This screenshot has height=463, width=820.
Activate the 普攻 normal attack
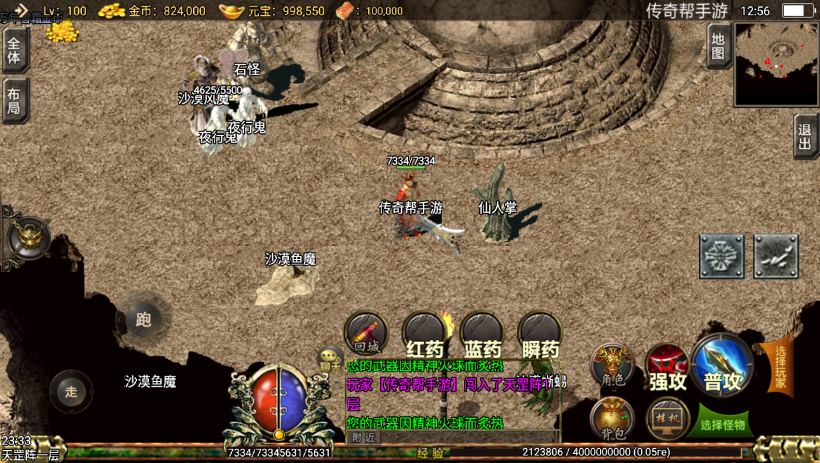(x=722, y=365)
